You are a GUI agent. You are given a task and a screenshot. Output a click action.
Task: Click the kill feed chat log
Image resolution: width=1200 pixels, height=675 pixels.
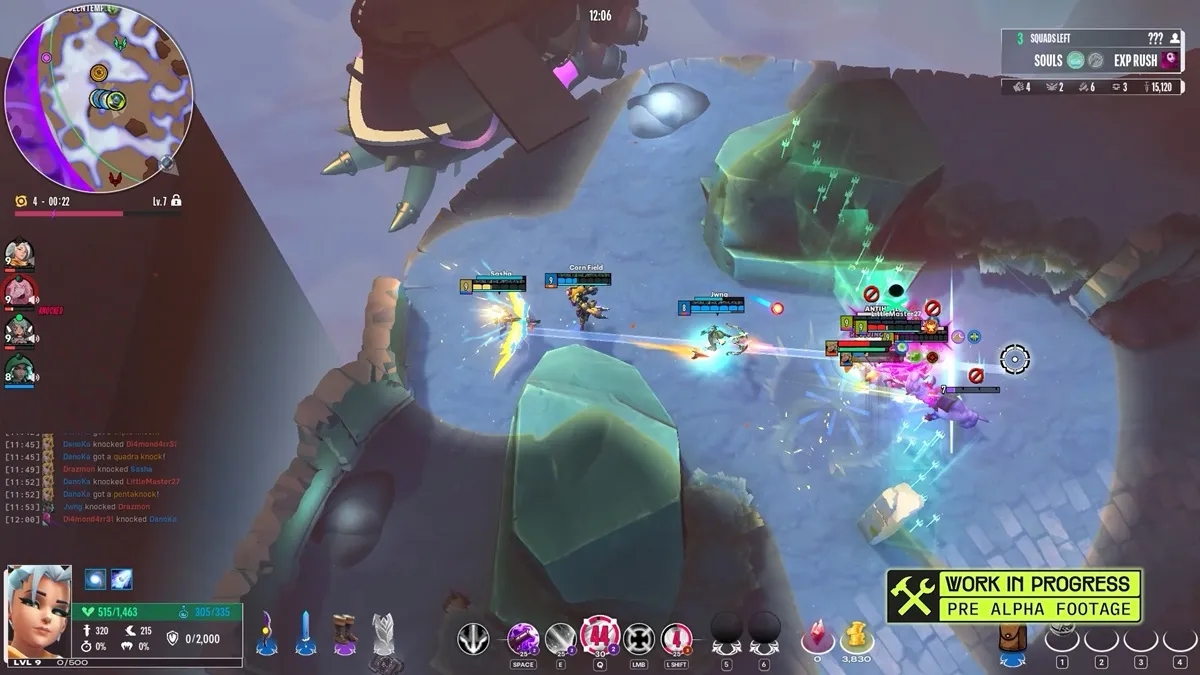pos(92,481)
